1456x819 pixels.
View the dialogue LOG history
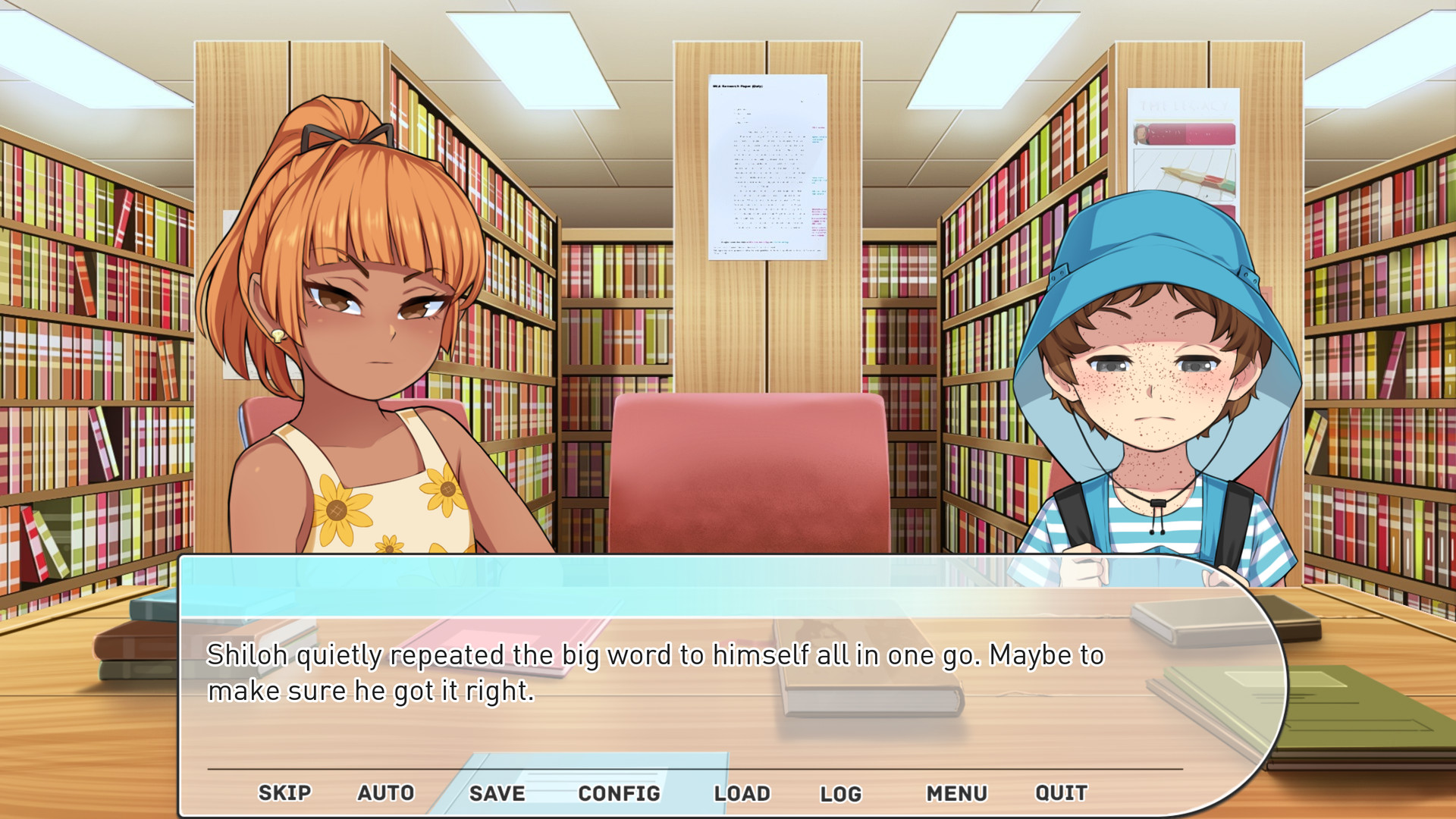tap(842, 793)
